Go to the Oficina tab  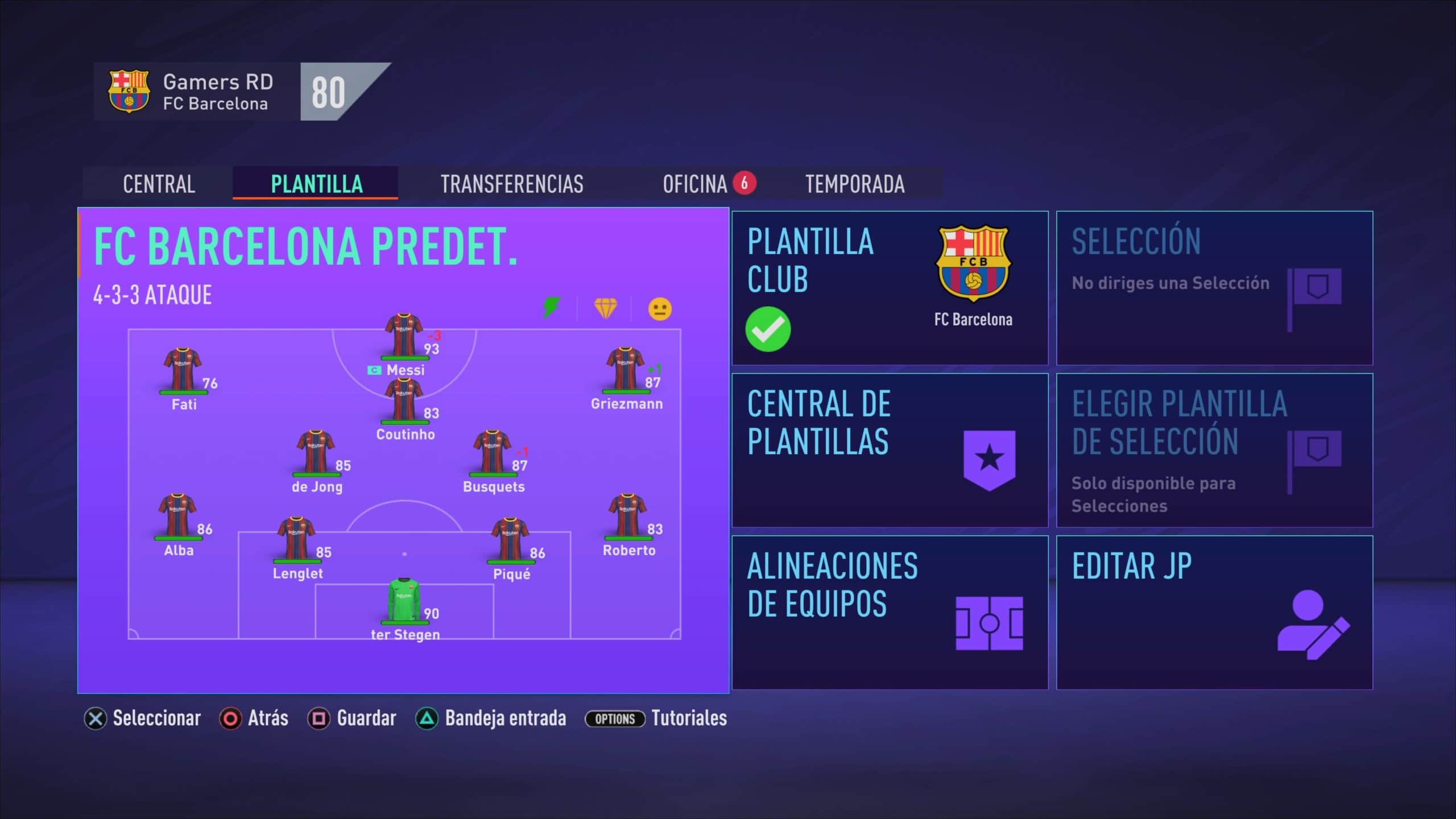[x=695, y=184]
